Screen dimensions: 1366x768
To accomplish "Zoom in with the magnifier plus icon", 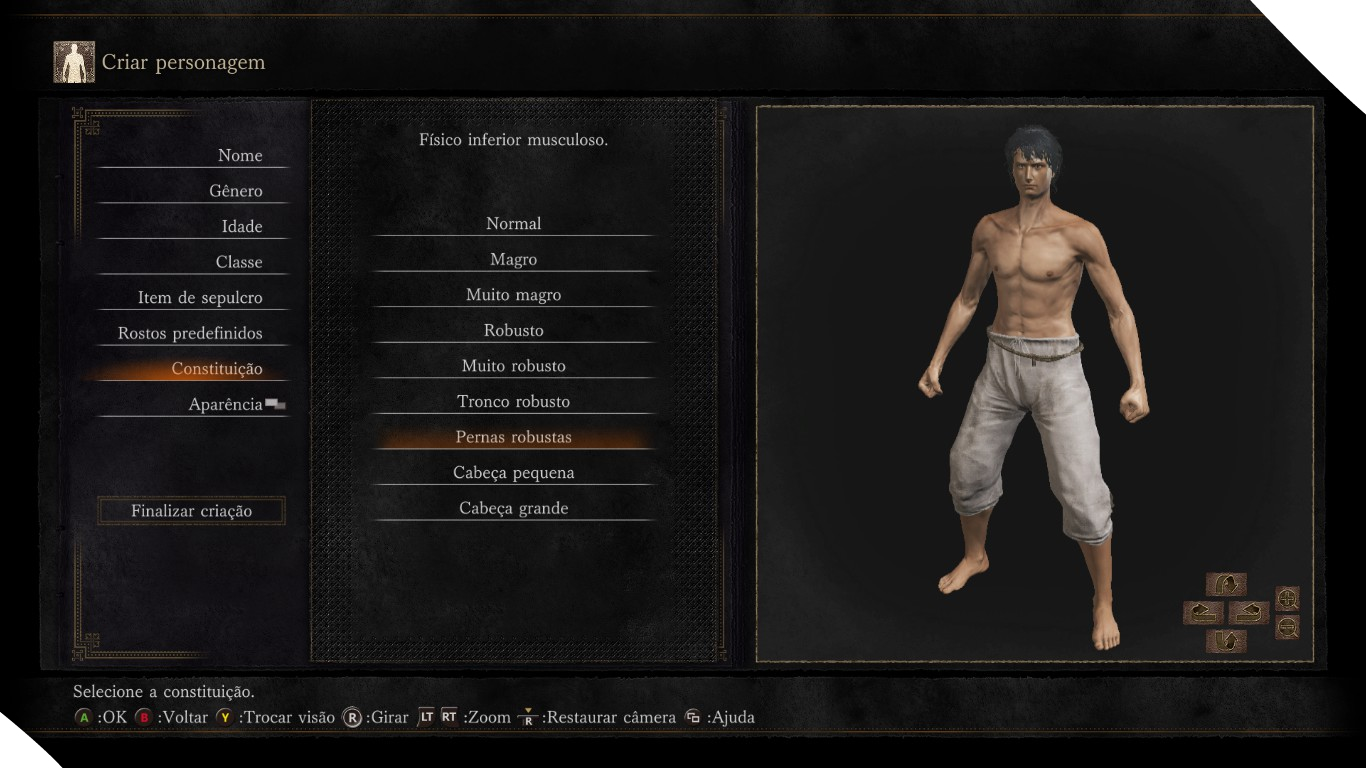I will (x=1288, y=599).
